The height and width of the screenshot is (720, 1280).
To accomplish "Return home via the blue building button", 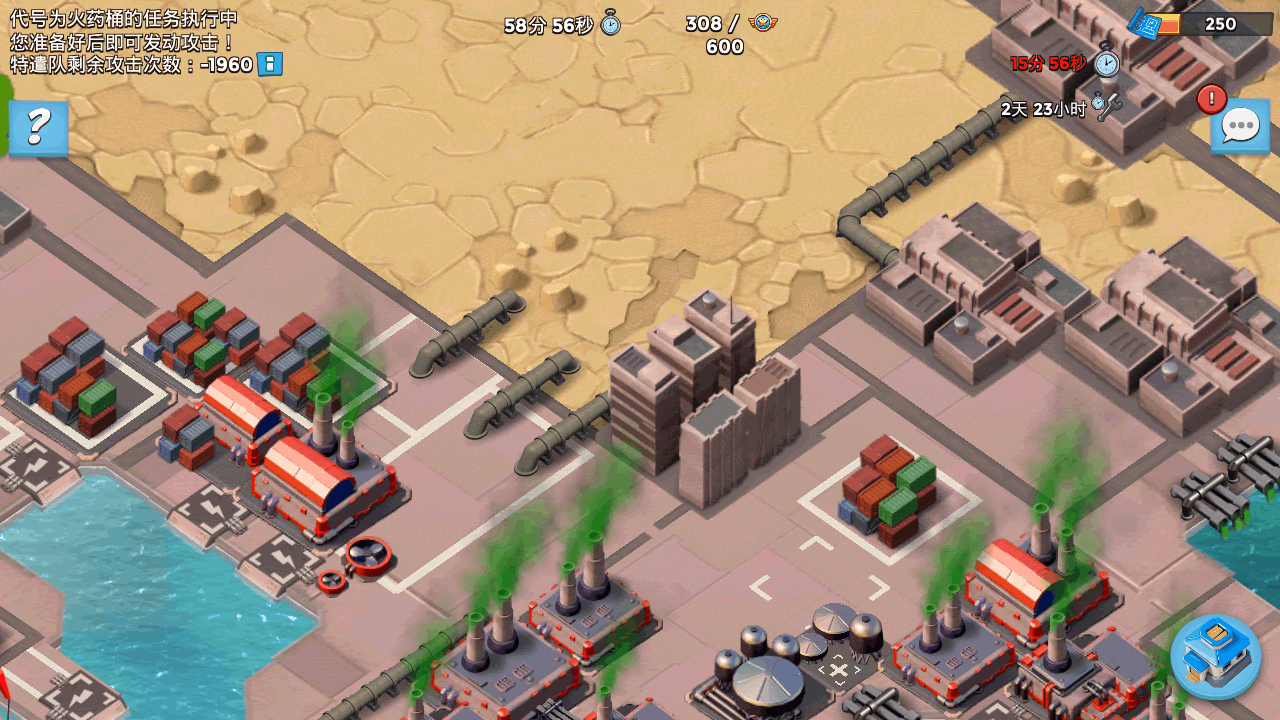I will [x=1215, y=655].
